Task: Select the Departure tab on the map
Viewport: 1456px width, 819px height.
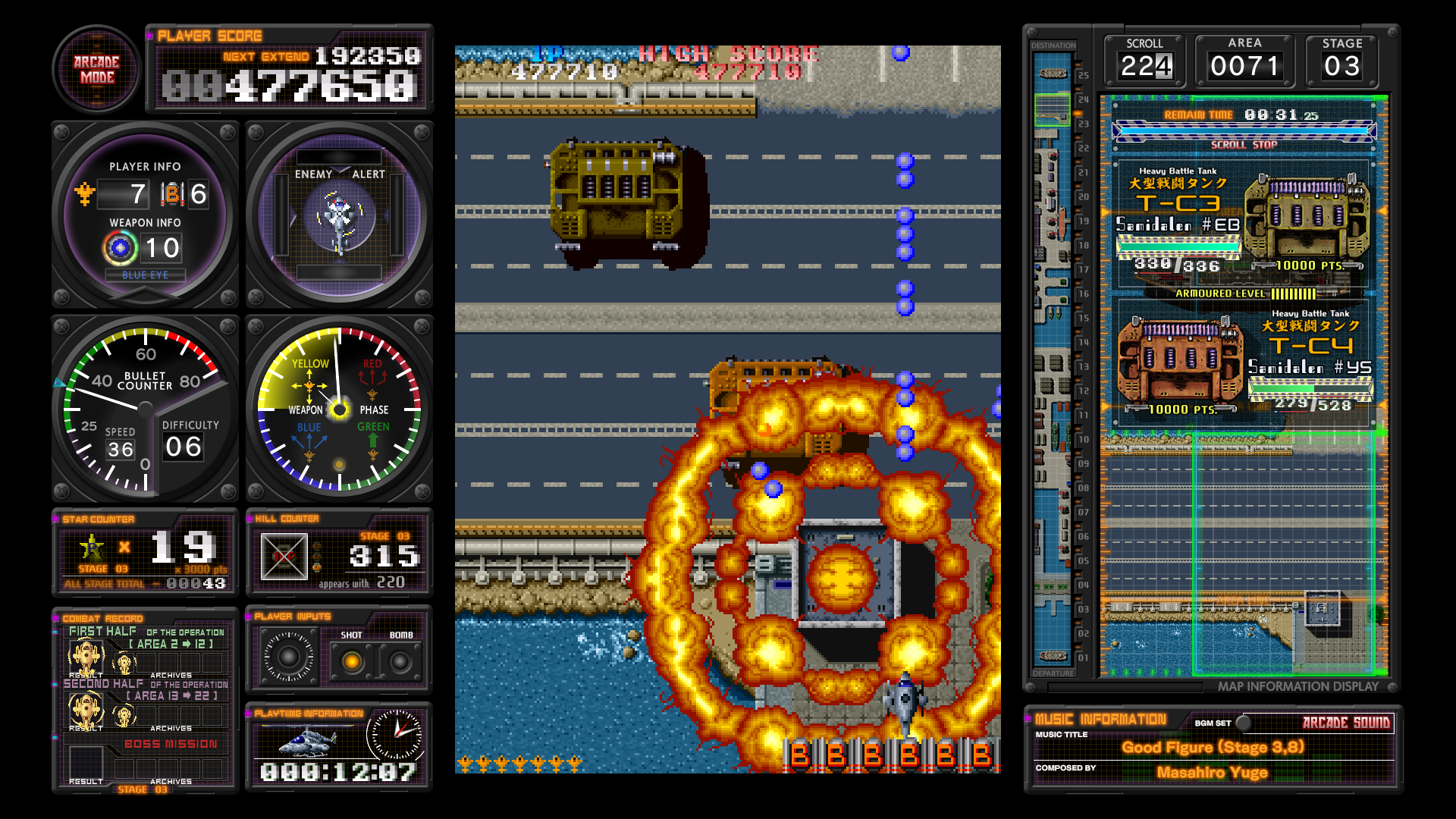Action: pyautogui.click(x=1055, y=673)
